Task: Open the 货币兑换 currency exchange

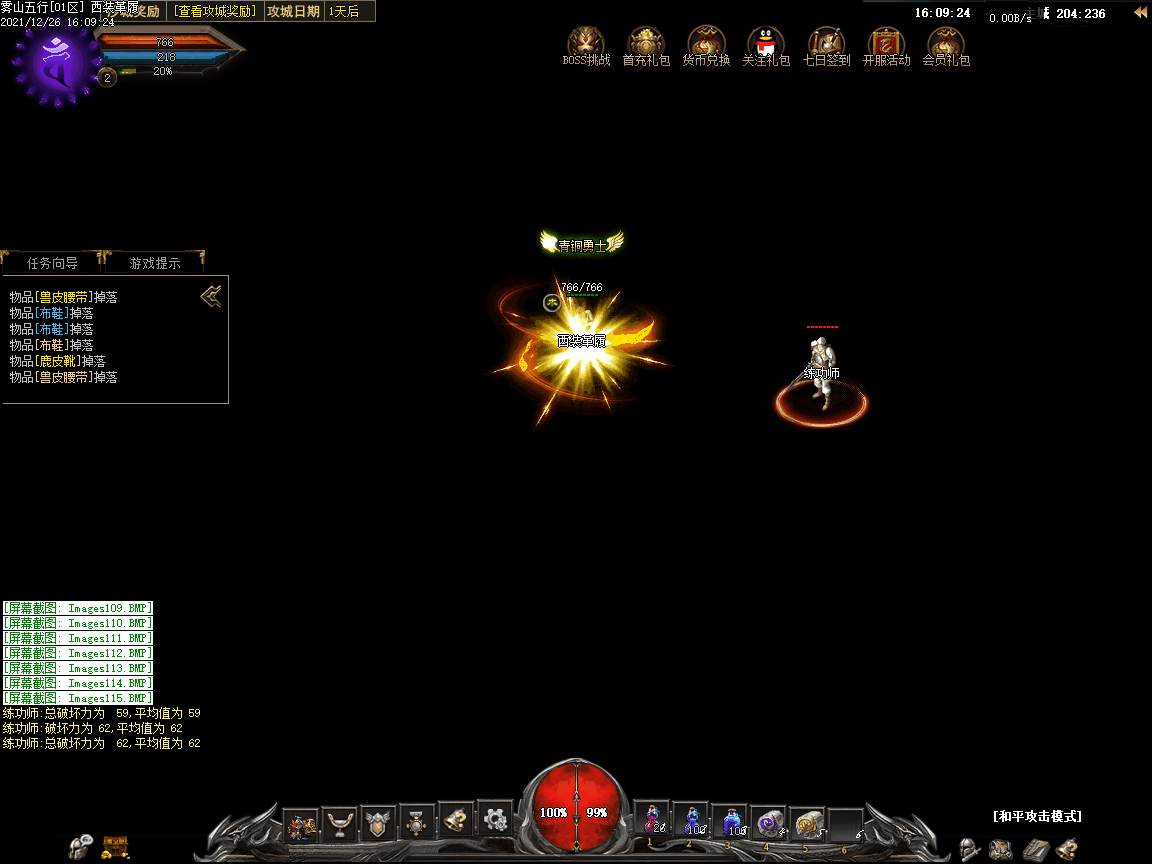Action: [x=706, y=44]
